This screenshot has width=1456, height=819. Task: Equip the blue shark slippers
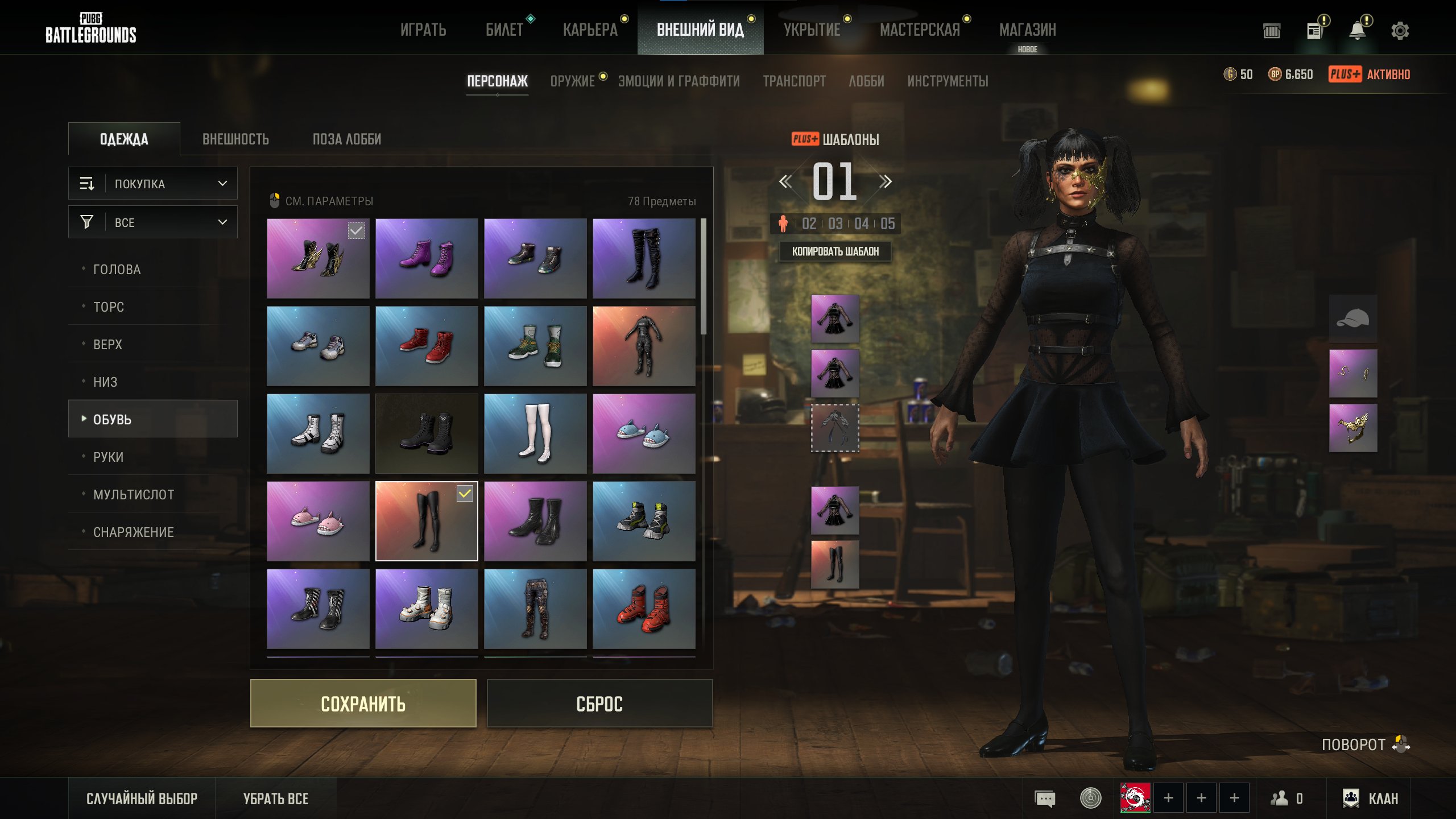[x=644, y=433]
